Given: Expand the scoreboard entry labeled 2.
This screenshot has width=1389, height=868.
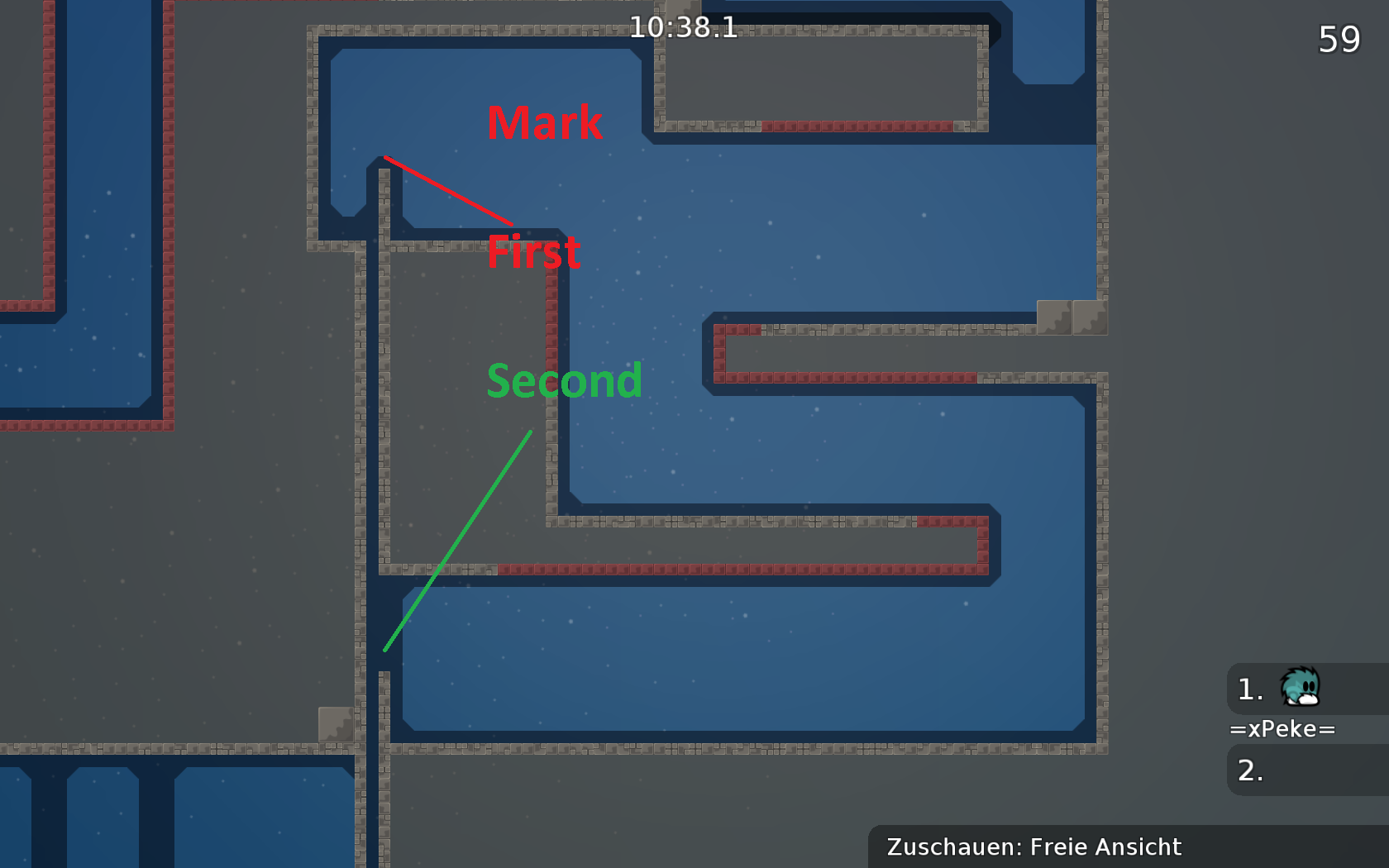Looking at the screenshot, I should (x=1250, y=770).
